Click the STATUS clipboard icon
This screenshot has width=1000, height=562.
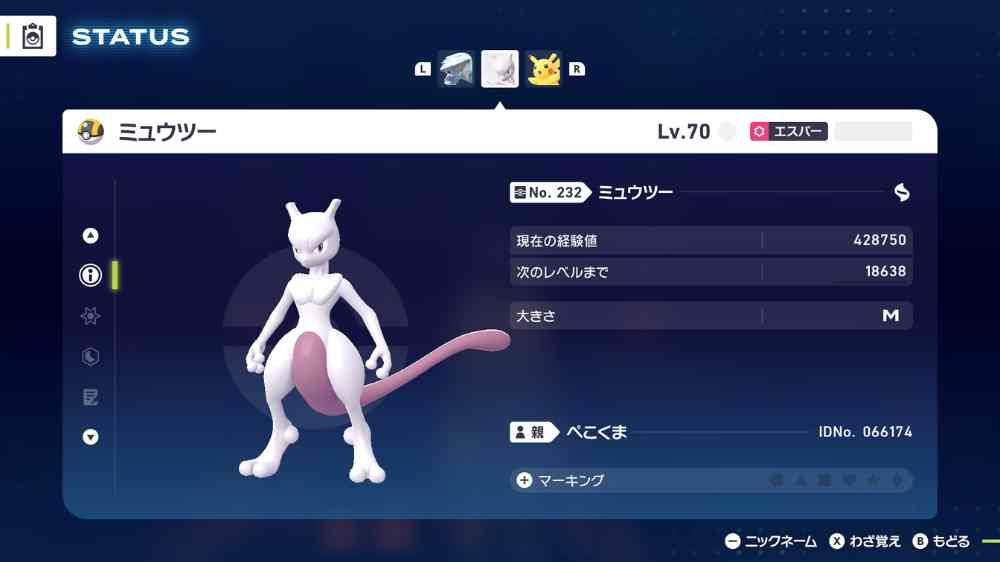coord(33,36)
